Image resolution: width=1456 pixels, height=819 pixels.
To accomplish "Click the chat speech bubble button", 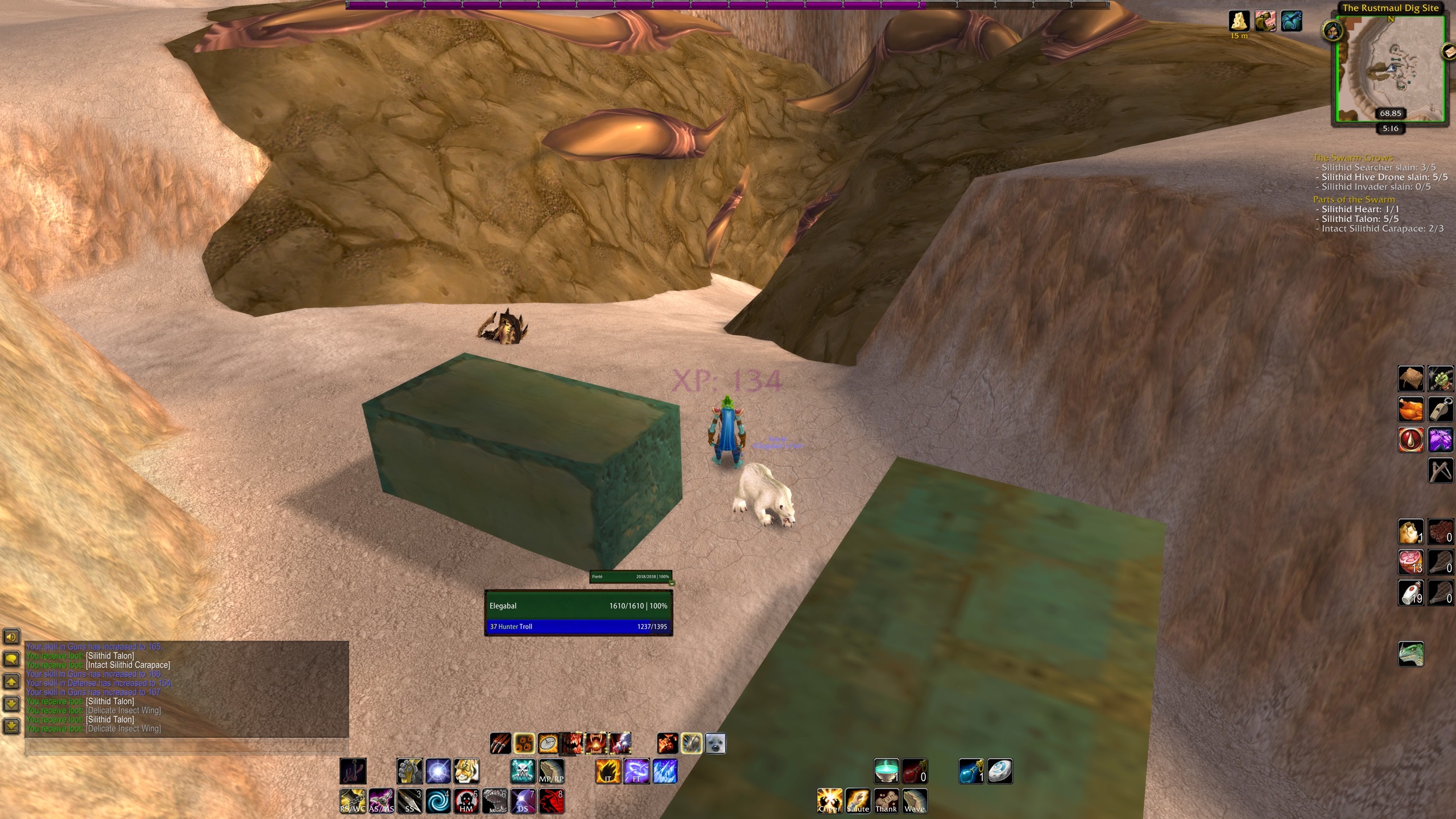I will coord(12,659).
